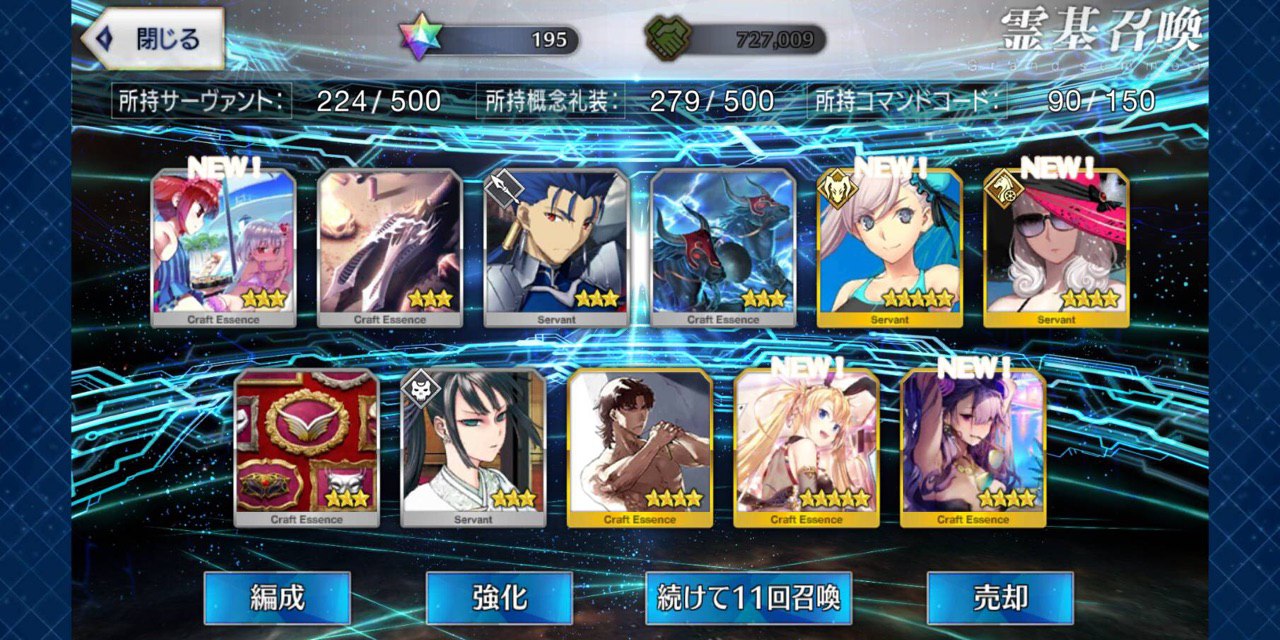
Task: Open the 編成 formation menu
Action: pyautogui.click(x=277, y=598)
